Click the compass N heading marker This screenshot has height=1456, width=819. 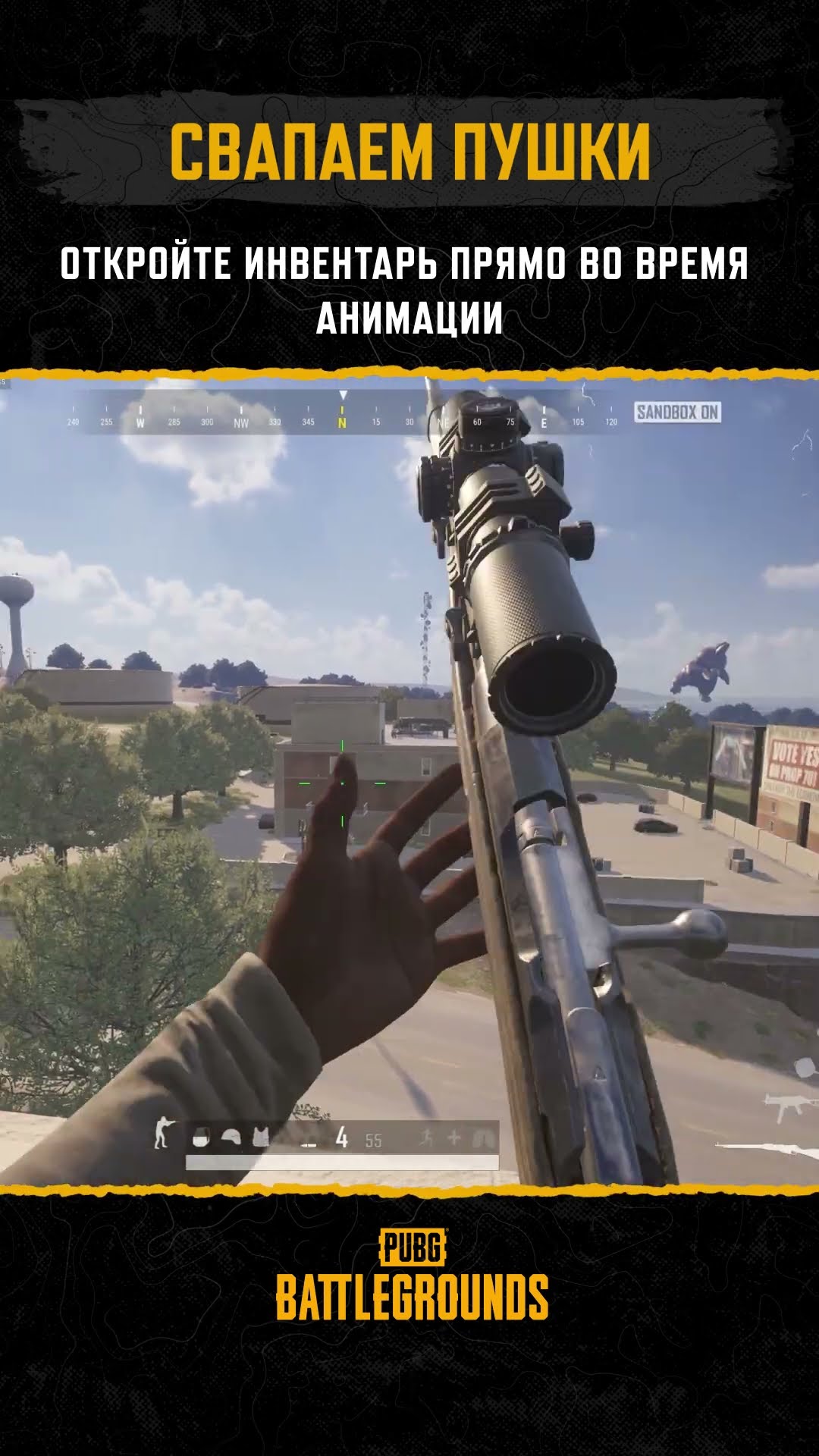(342, 422)
